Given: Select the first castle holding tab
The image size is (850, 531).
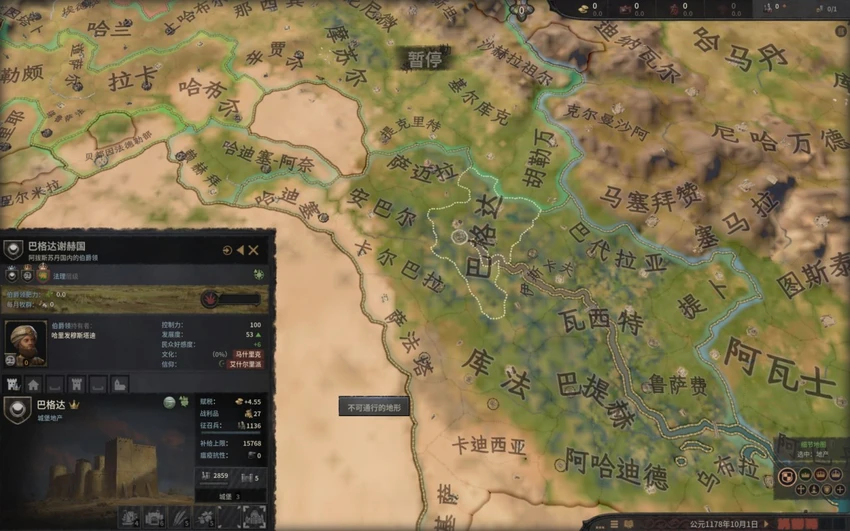Looking at the screenshot, I should point(14,384).
